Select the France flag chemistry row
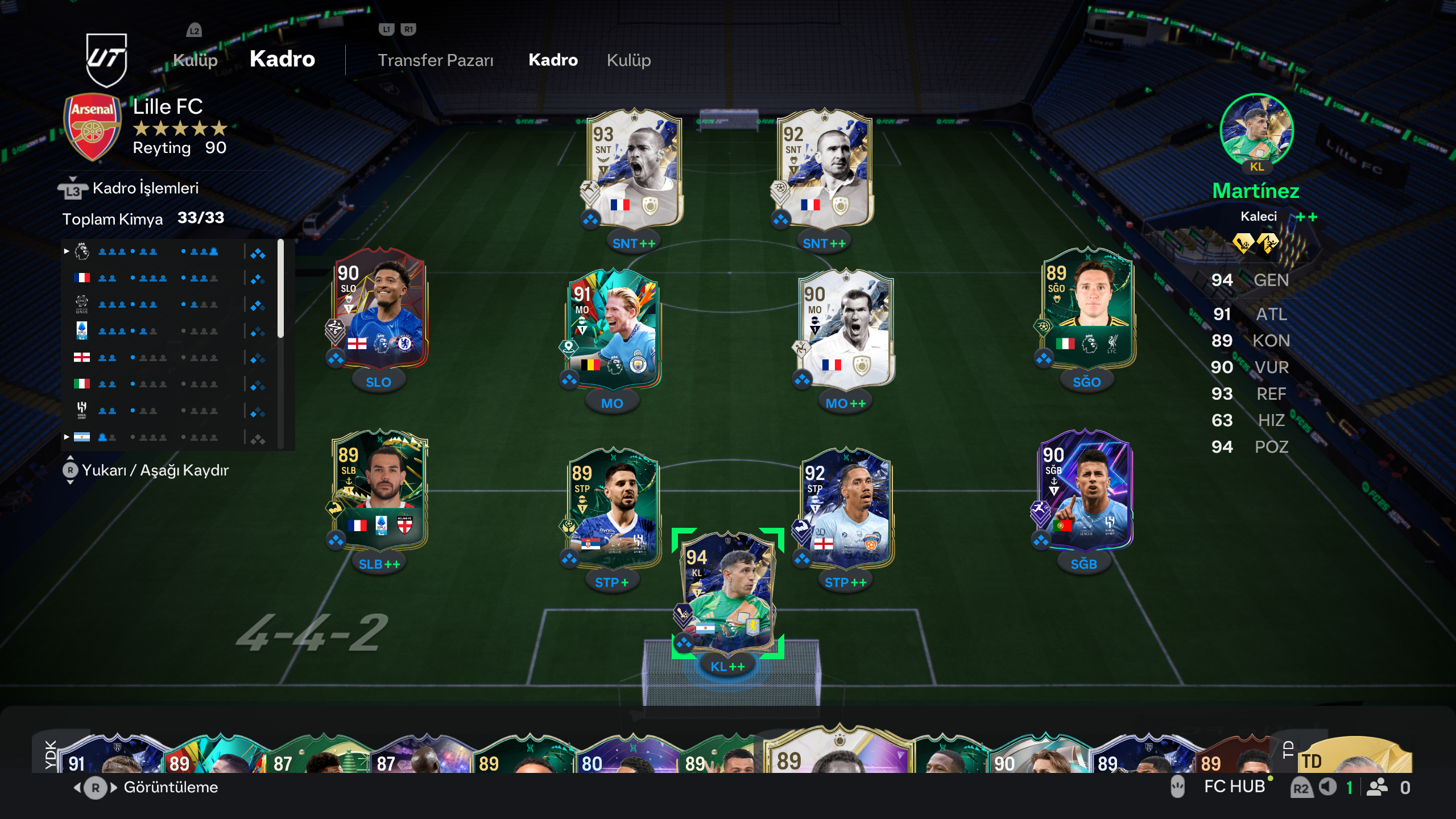This screenshot has height=819, width=1456. coord(171,278)
